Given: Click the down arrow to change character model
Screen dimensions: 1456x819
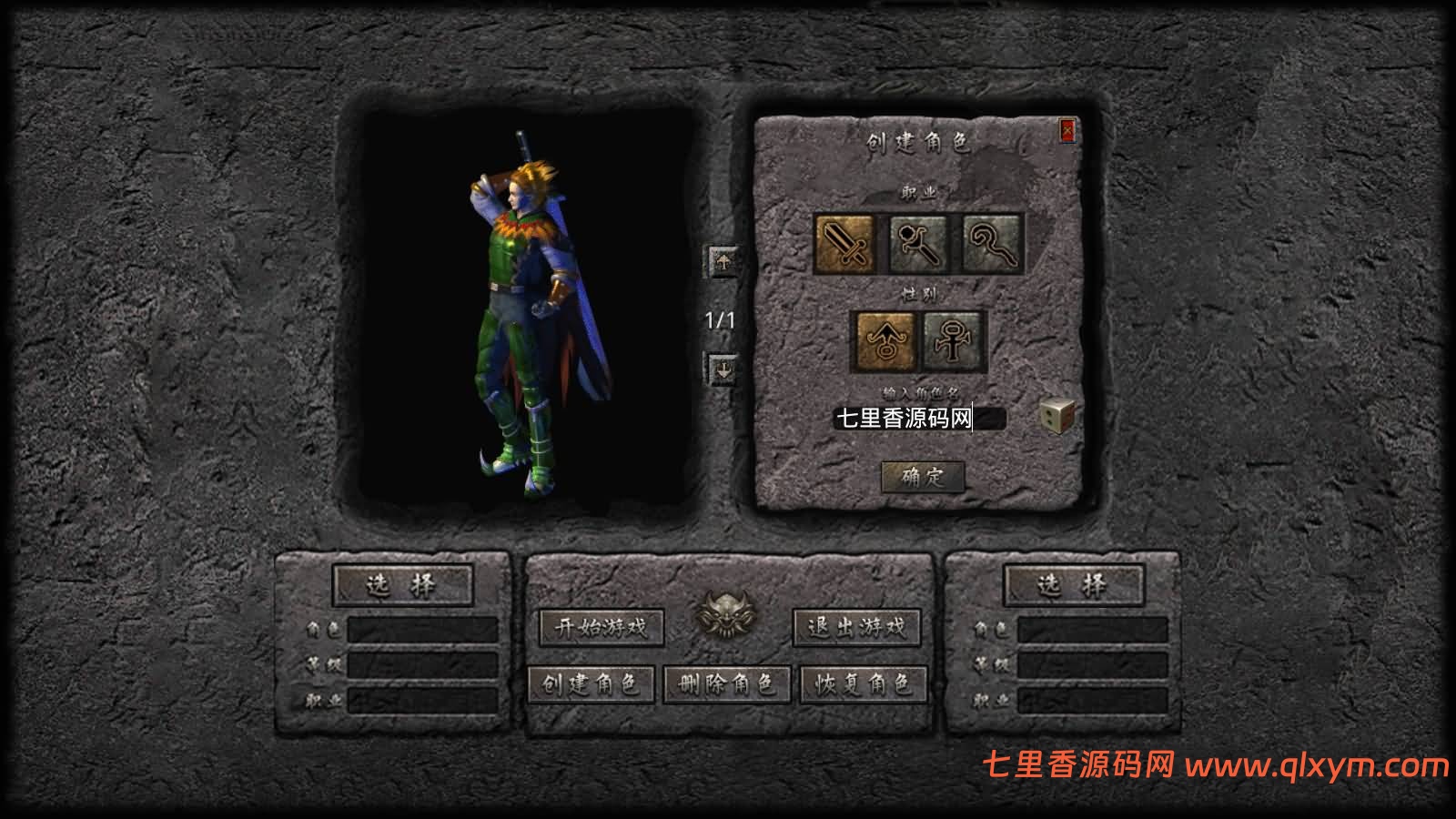Looking at the screenshot, I should coord(723,369).
